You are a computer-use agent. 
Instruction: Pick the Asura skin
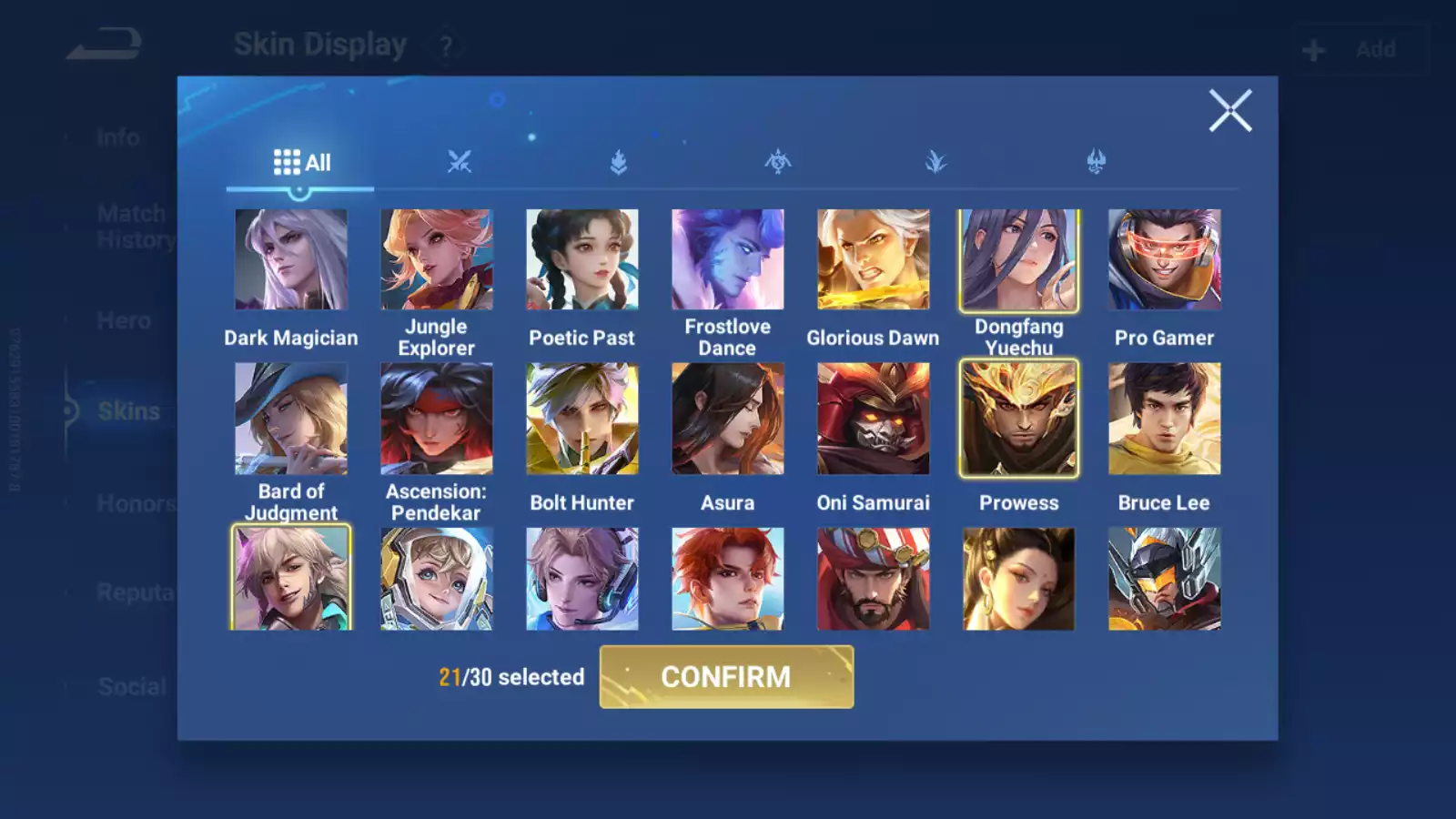(x=728, y=419)
